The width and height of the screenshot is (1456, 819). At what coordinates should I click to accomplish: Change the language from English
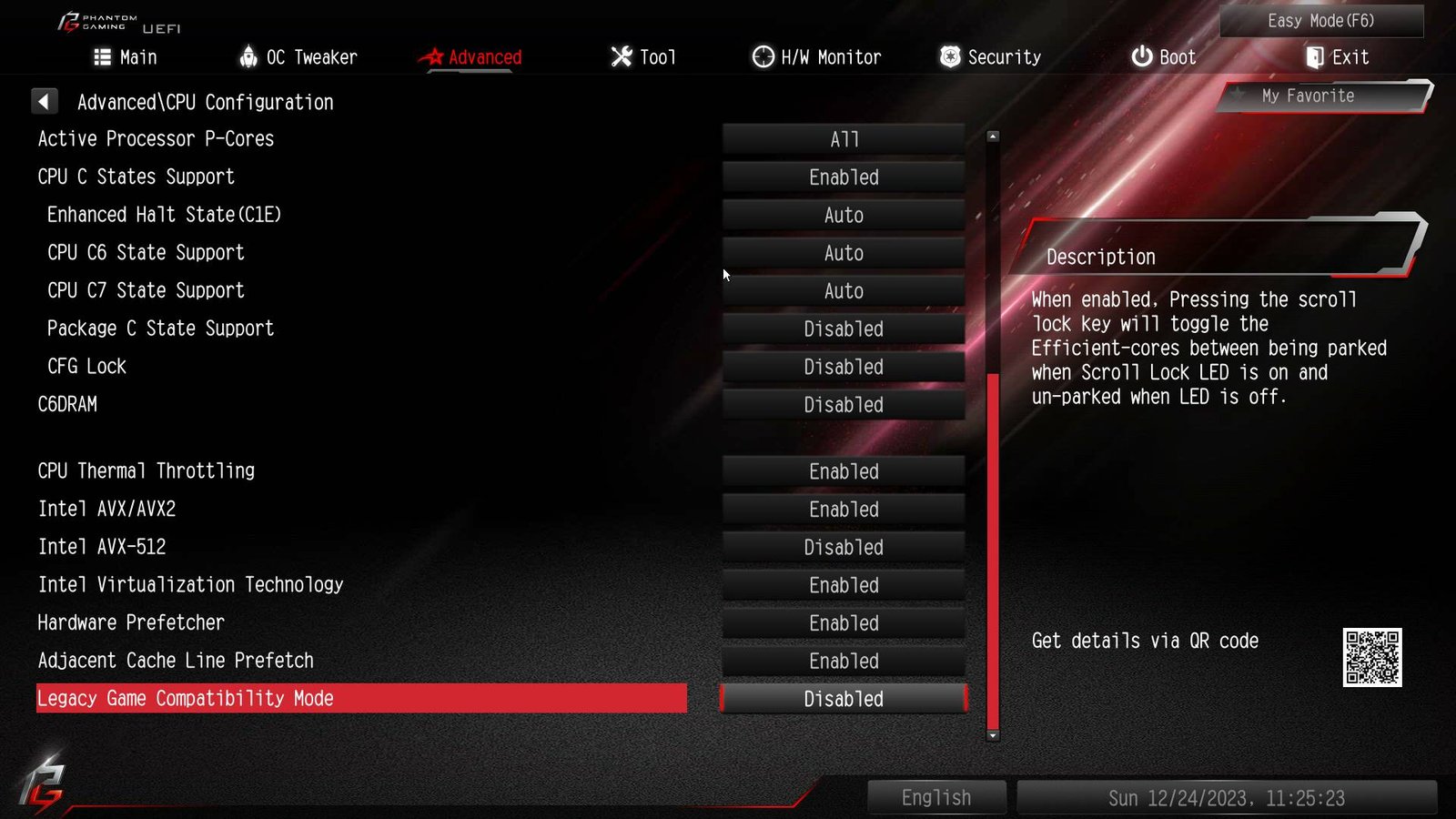pyautogui.click(x=936, y=798)
